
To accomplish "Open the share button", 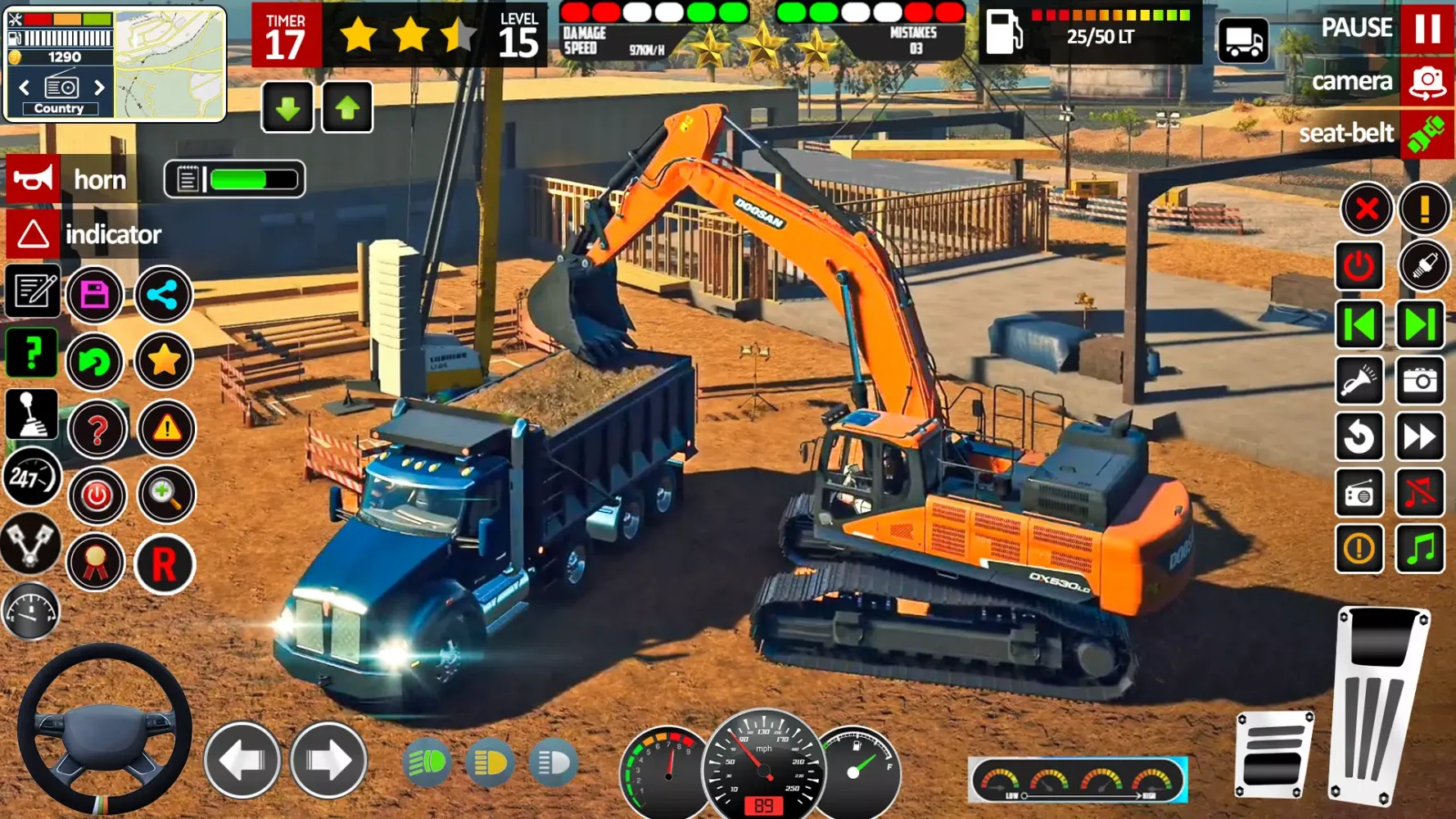I will tap(163, 295).
